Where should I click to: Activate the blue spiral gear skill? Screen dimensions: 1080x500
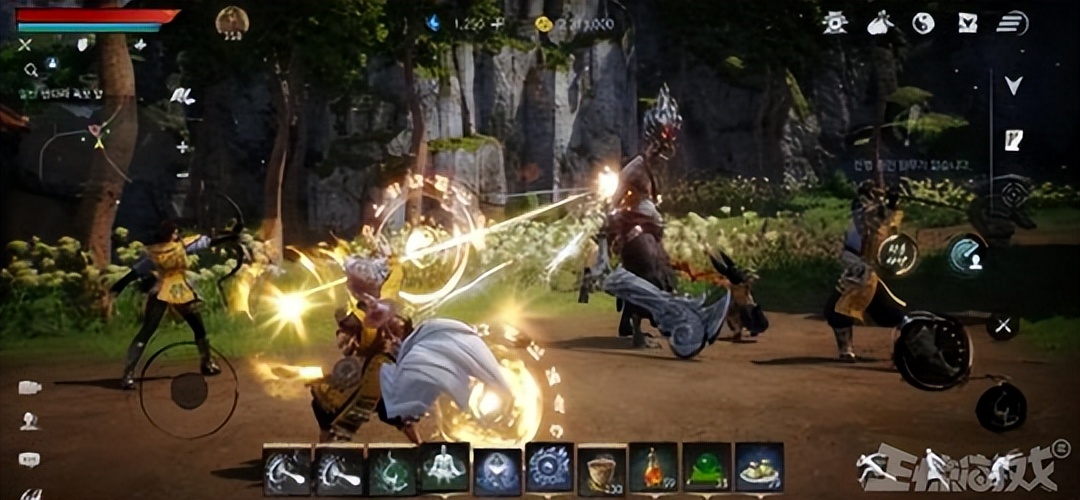(548, 468)
